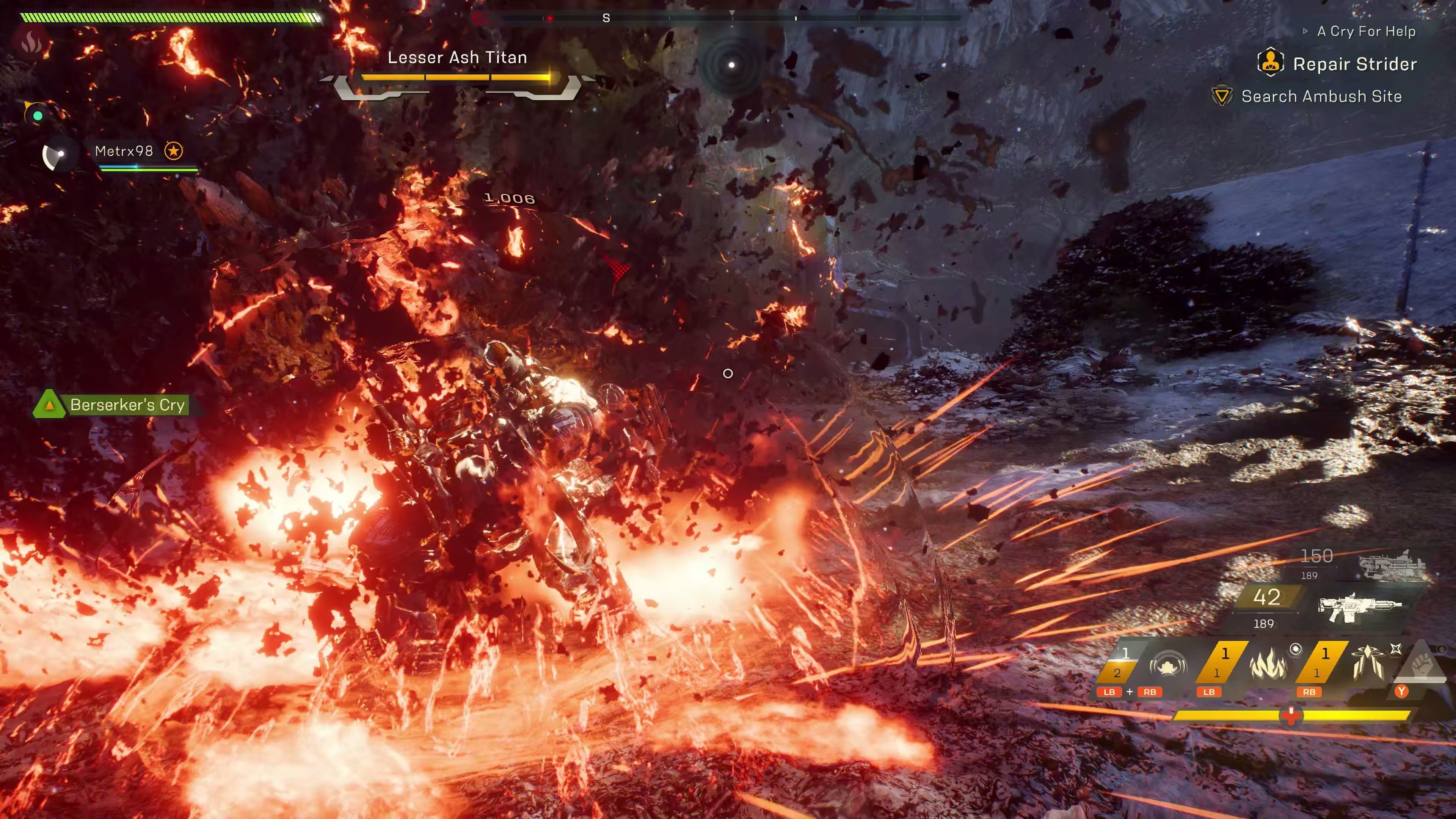Open the Berserker's Cry notification
The width and height of the screenshot is (1456, 819).
click(127, 405)
